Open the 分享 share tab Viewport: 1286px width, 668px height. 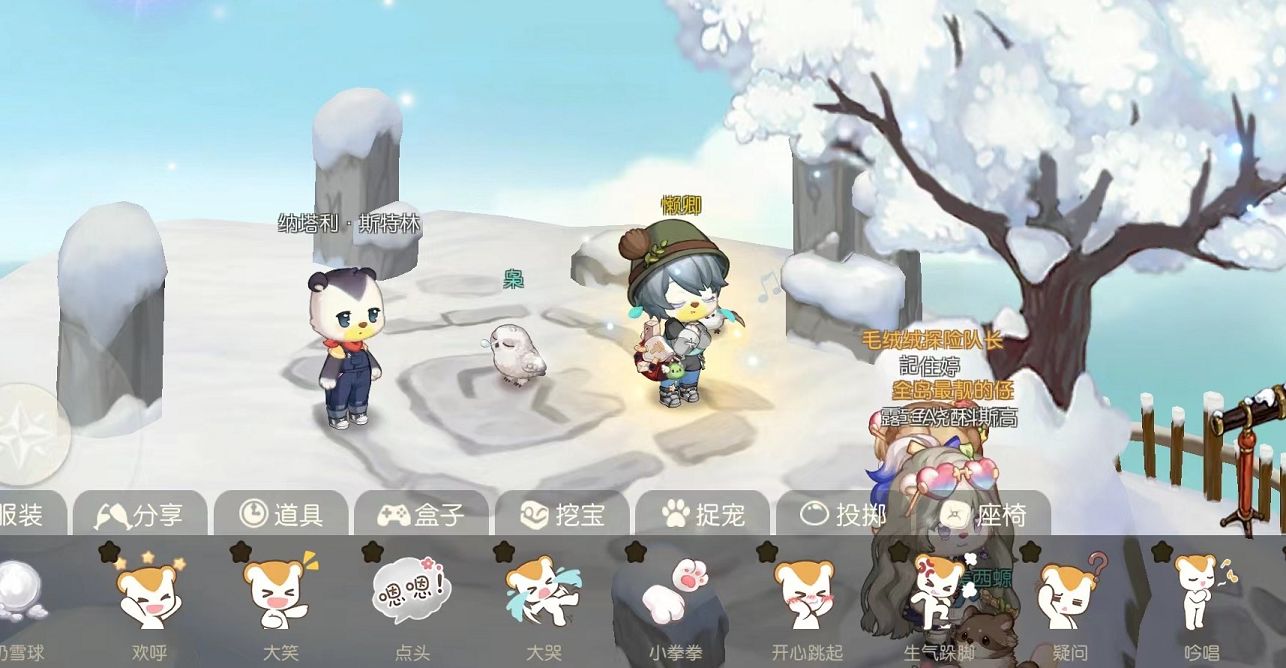140,515
